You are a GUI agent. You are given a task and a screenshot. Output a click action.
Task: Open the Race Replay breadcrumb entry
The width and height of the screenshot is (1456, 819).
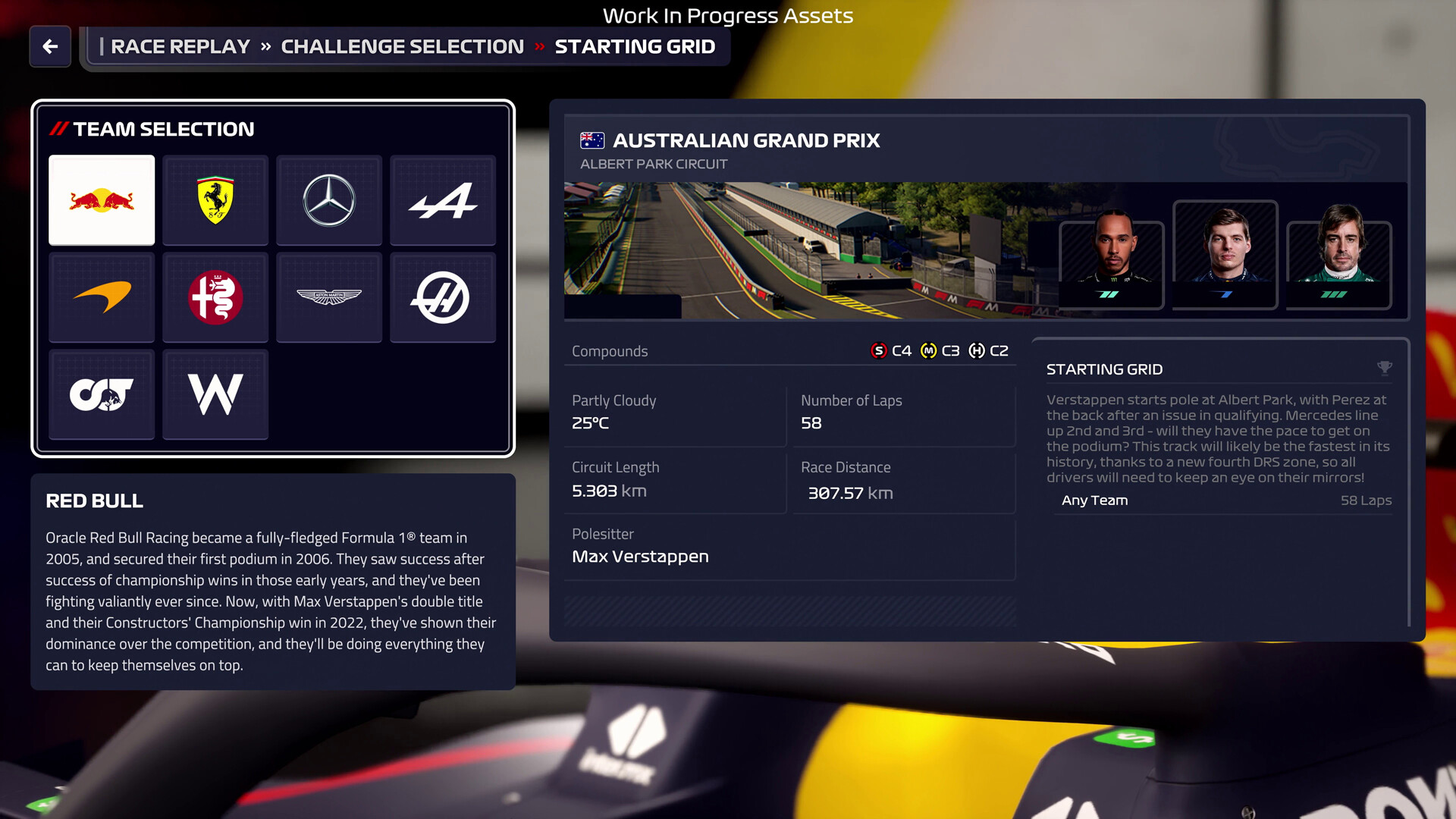pyautogui.click(x=180, y=46)
